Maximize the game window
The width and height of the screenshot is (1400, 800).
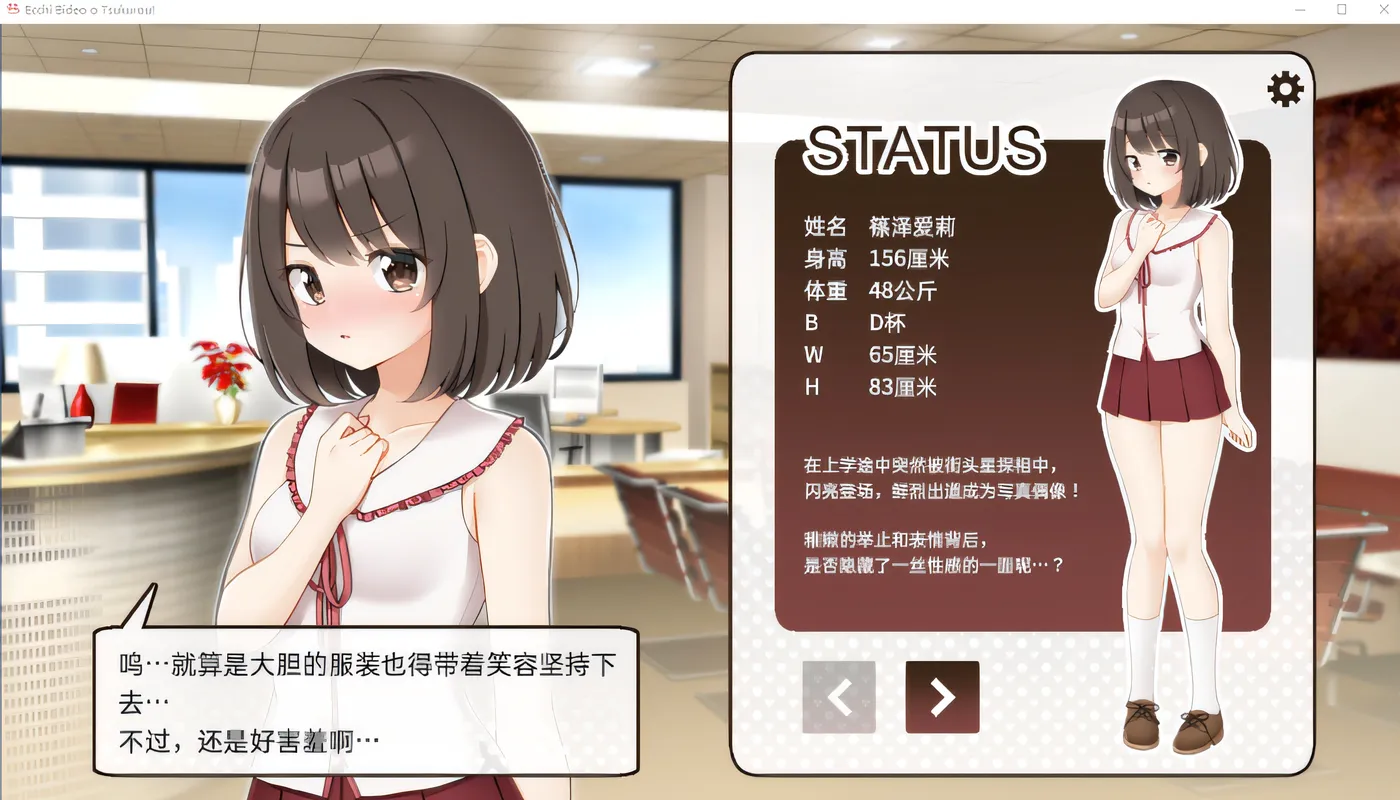click(x=1342, y=9)
